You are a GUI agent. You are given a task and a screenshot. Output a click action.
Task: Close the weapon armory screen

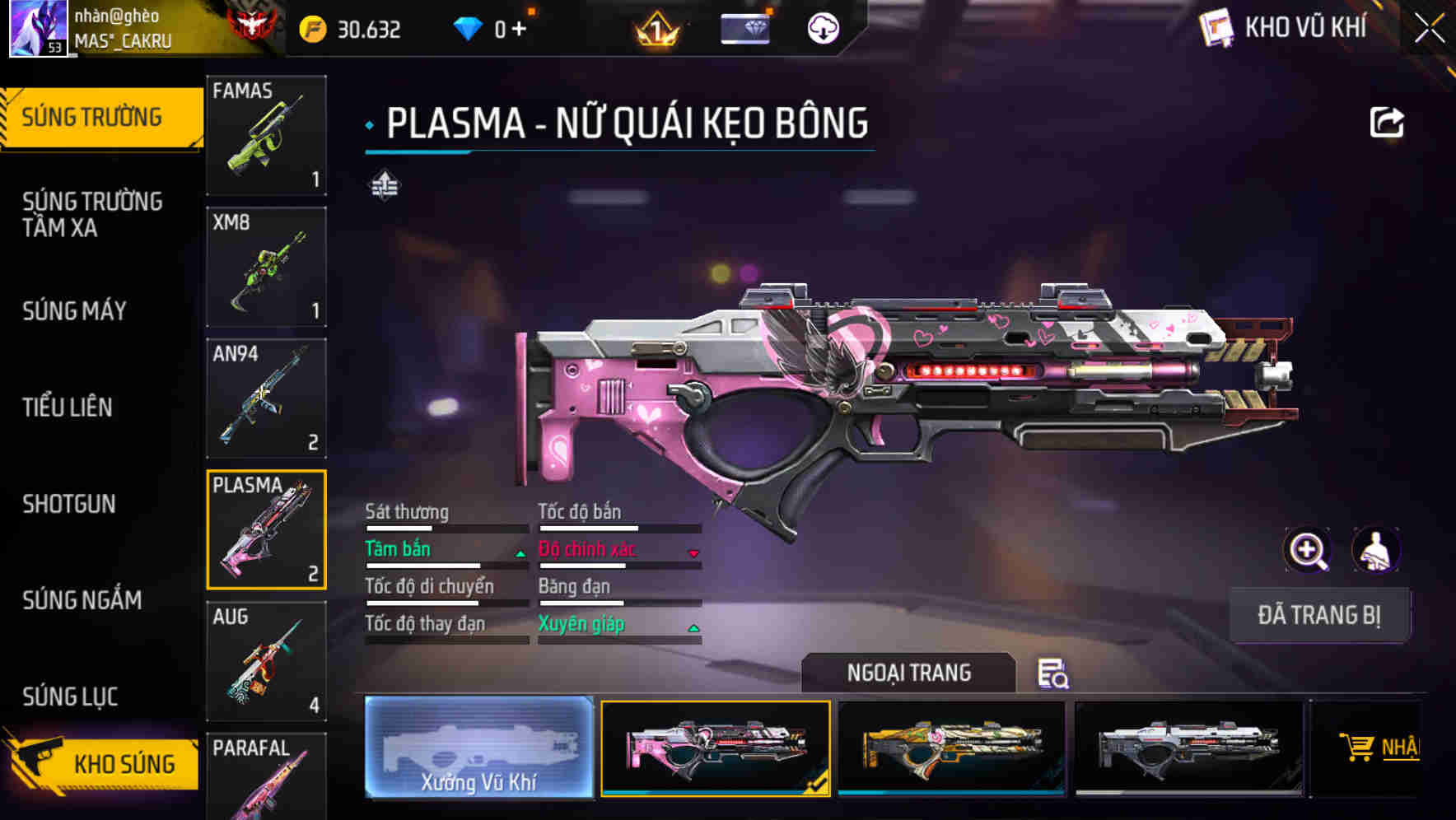tap(1429, 29)
